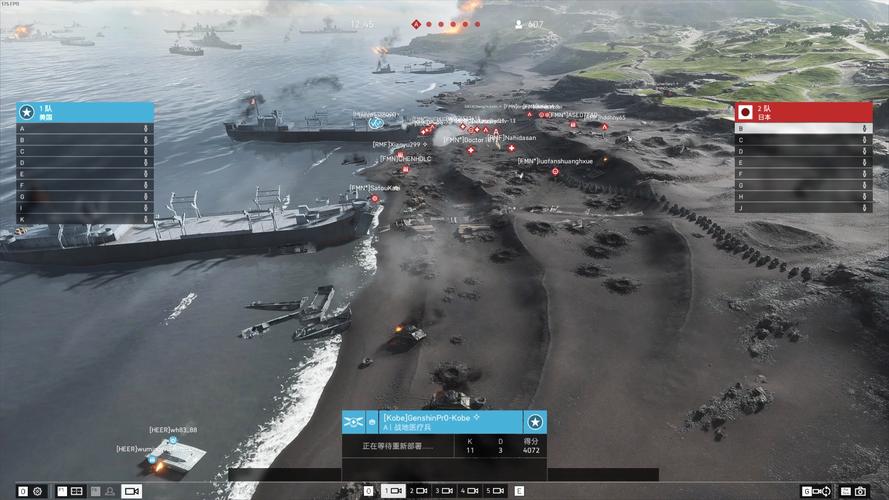The height and width of the screenshot is (500, 889).
Task: Click the camera mode button at bottom left
Action: pyautogui.click(x=131, y=491)
